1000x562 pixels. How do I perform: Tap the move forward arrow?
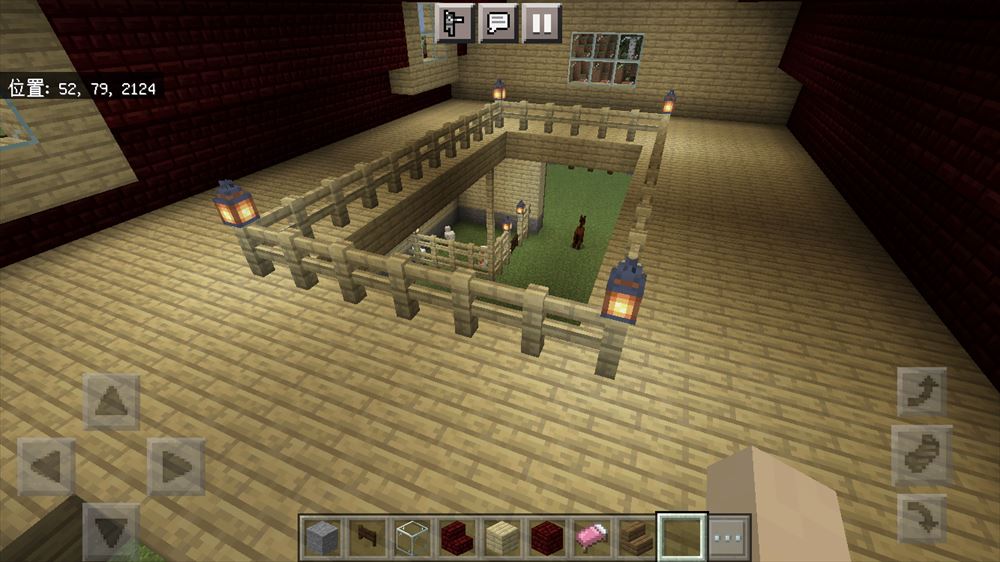click(111, 402)
